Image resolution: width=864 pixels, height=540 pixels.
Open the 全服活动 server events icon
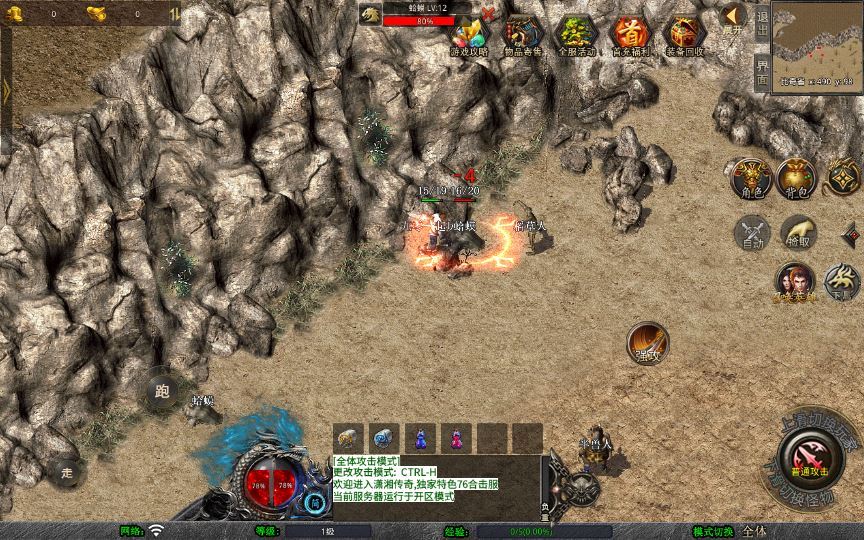(x=576, y=36)
